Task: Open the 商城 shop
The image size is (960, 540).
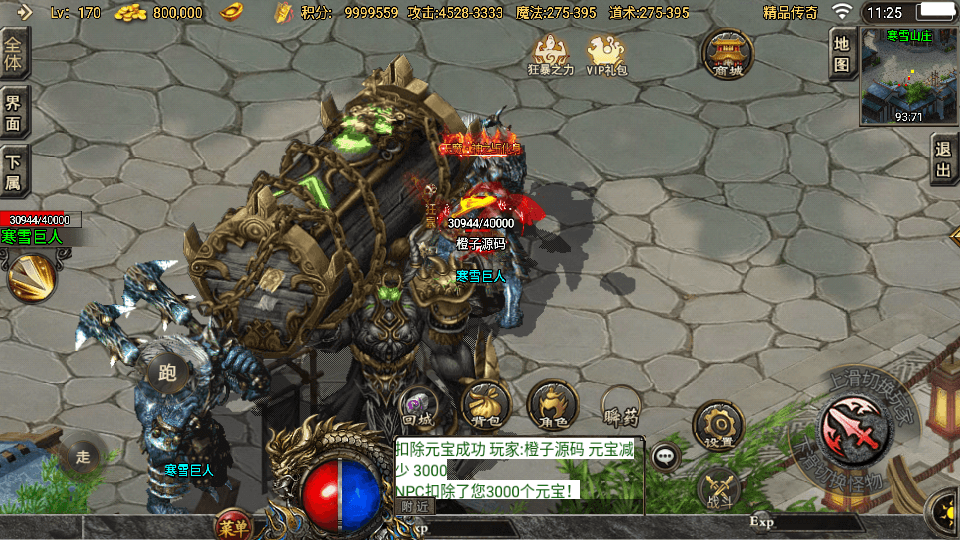Action: click(727, 54)
